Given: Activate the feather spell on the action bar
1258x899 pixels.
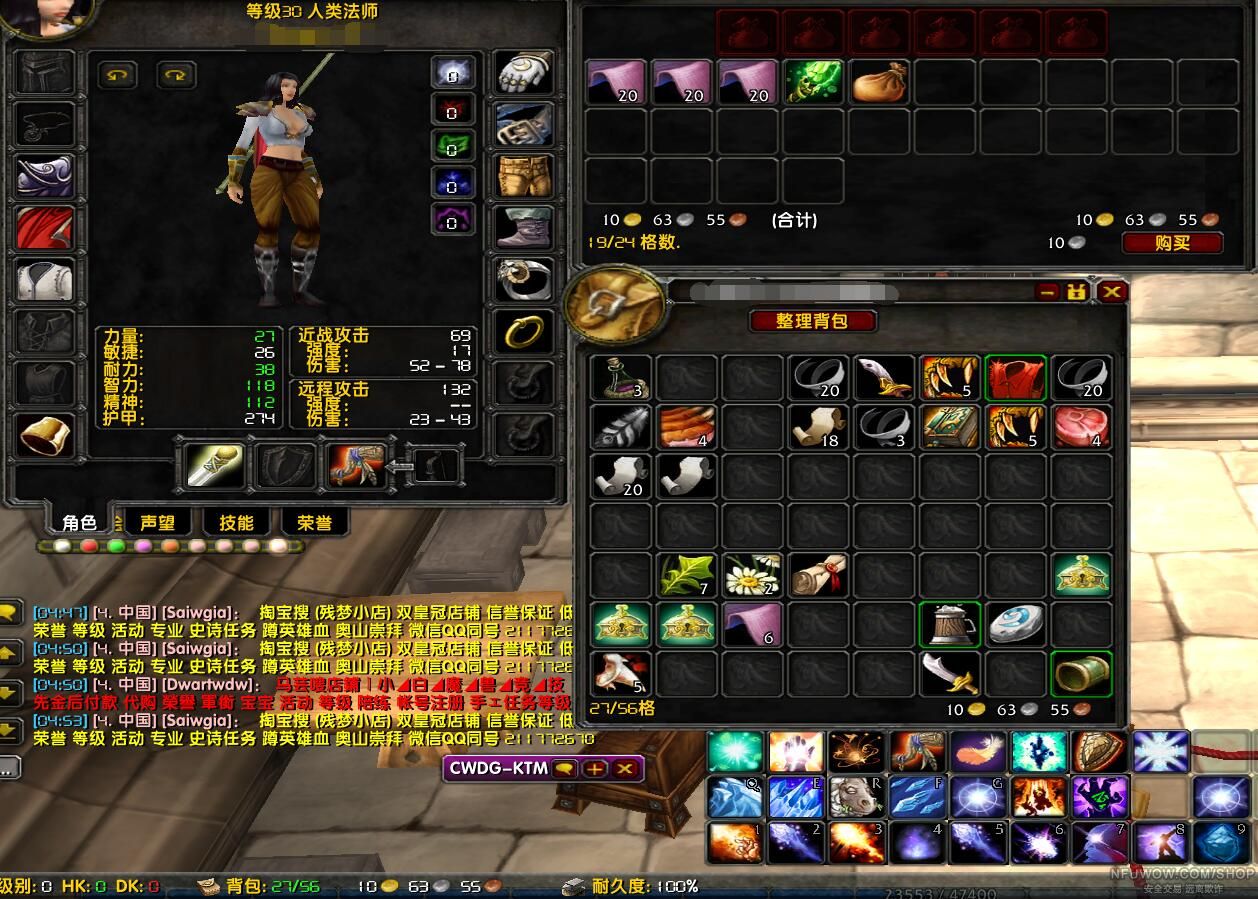Looking at the screenshot, I should coord(978,752).
